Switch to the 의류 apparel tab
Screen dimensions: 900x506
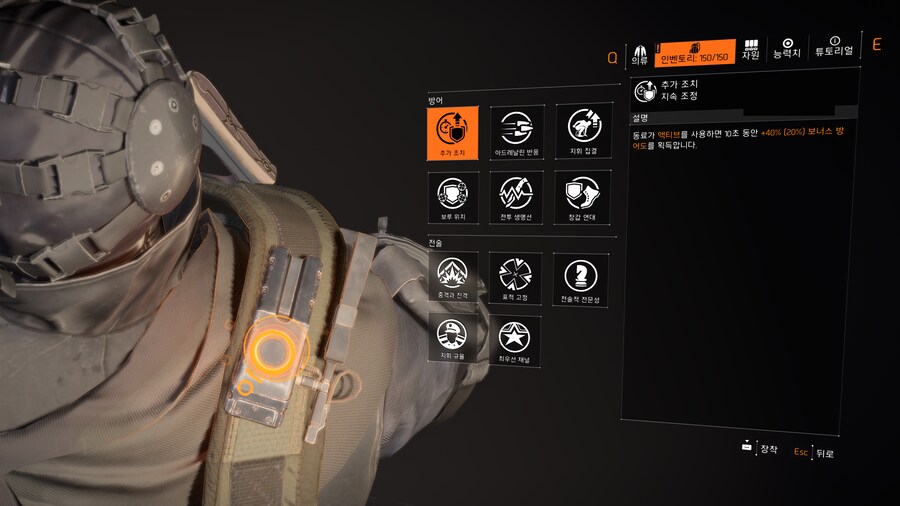pyautogui.click(x=640, y=53)
